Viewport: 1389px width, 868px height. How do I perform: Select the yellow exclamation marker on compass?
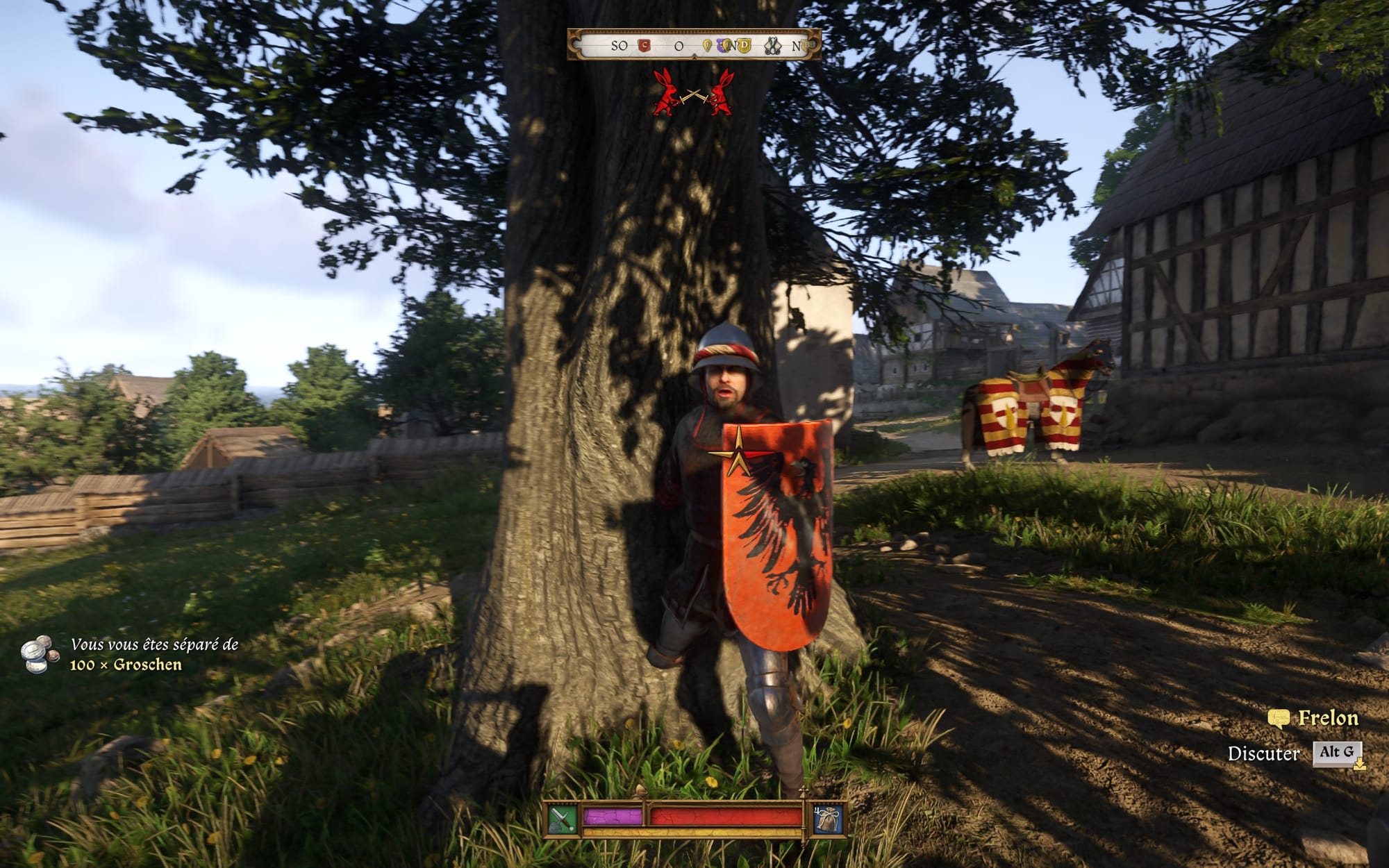[x=707, y=47]
